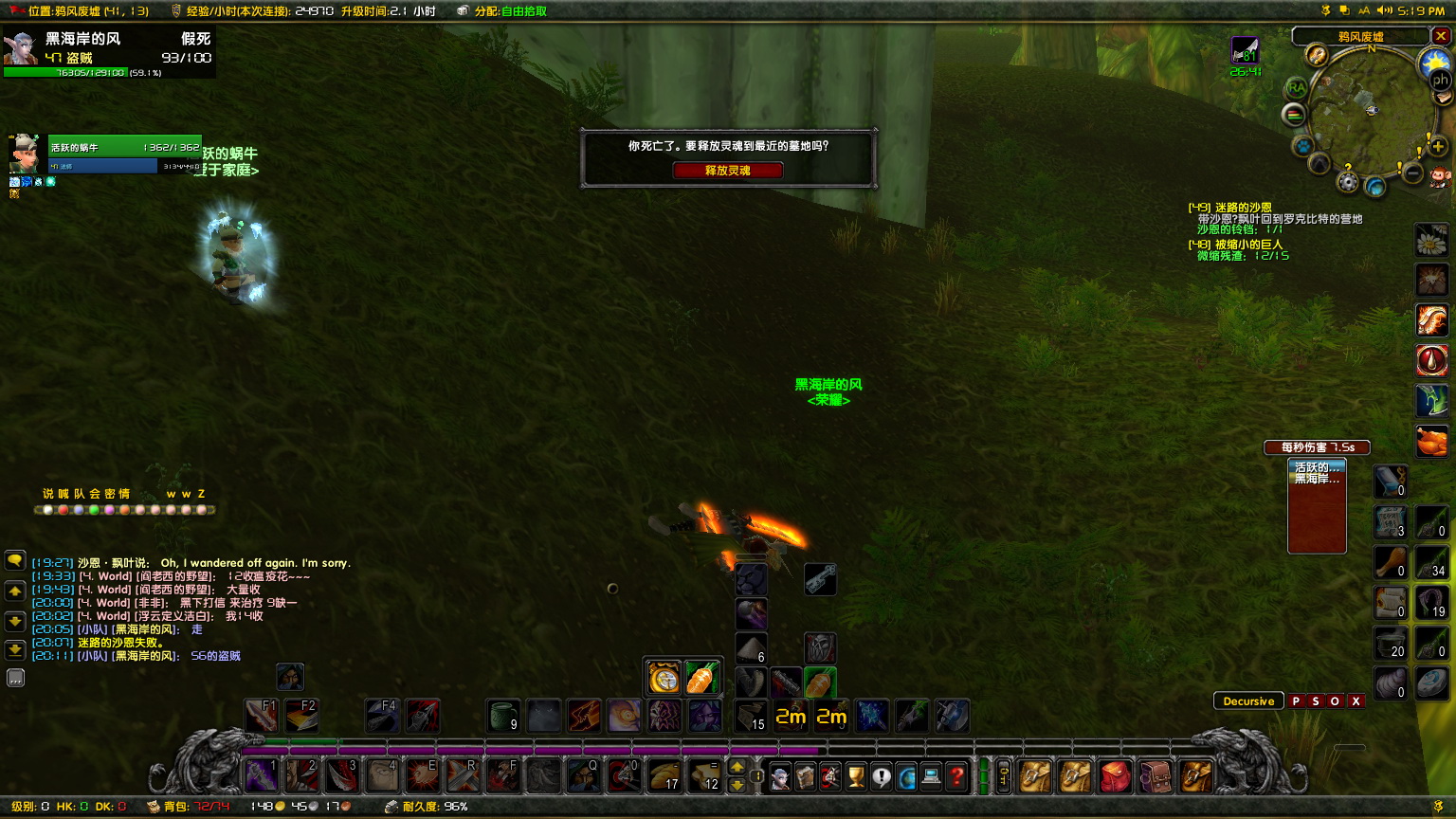The height and width of the screenshot is (819, 1456).
Task: Open the spellbook from the micro menu
Action: [x=806, y=777]
